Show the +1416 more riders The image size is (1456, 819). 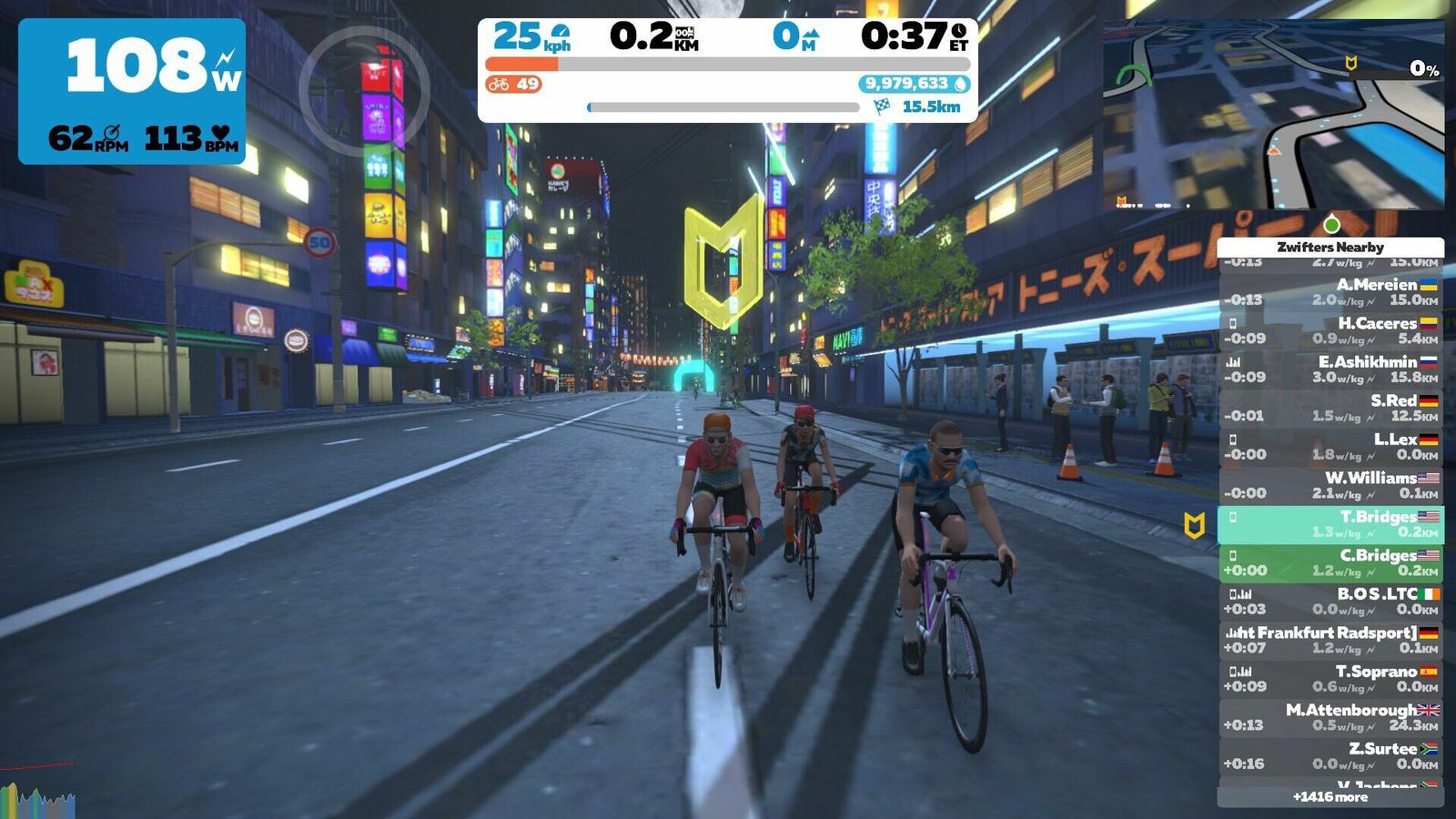(1330, 797)
